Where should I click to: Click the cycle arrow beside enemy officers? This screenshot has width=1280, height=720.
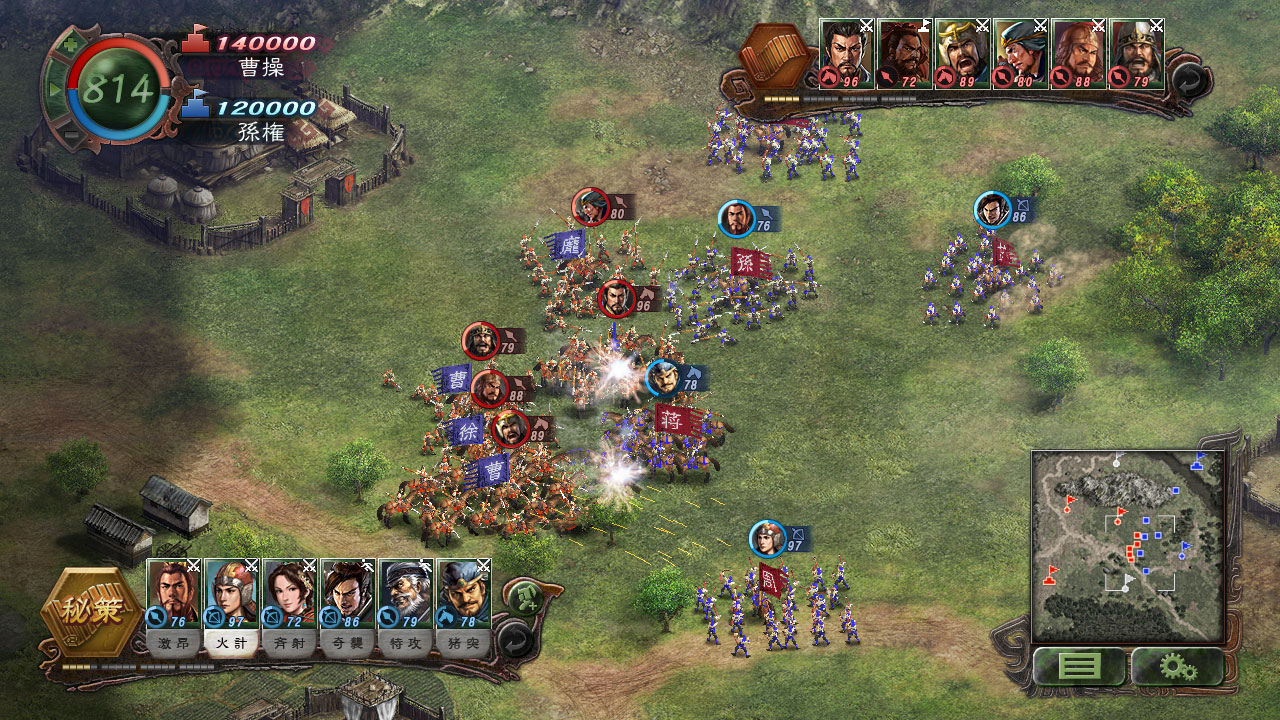(x=1187, y=81)
